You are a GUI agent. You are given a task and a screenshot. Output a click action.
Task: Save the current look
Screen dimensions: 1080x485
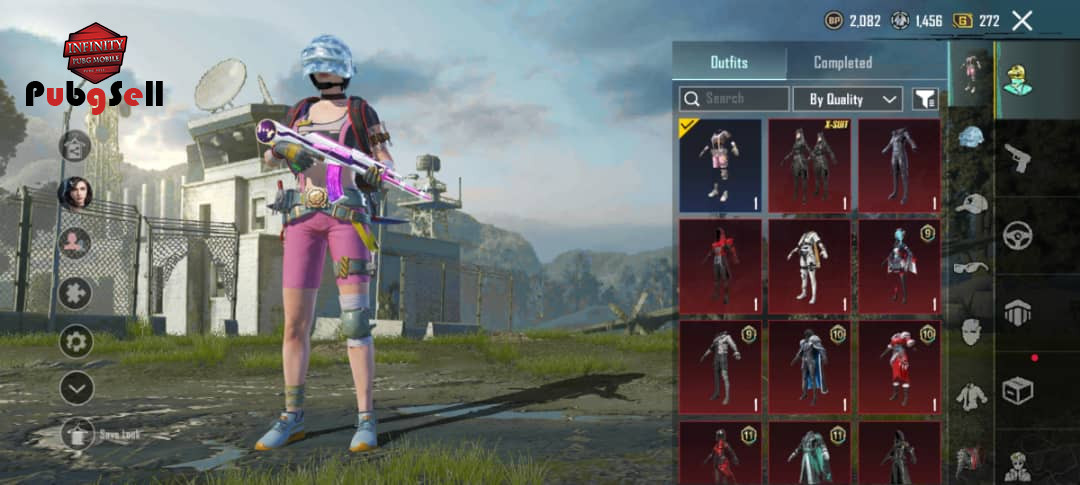click(x=78, y=434)
